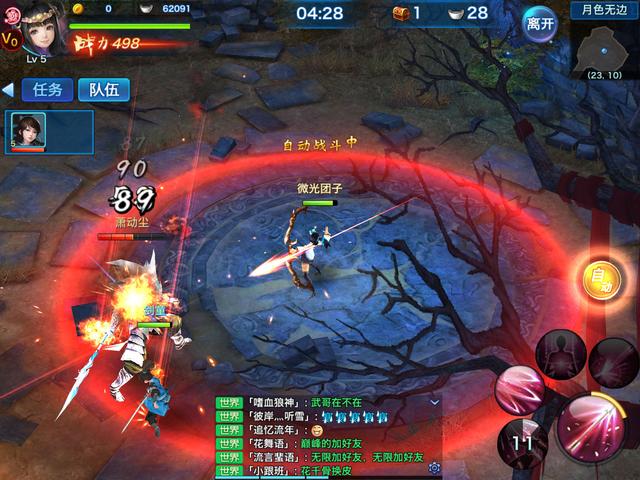Click the treasure chest counter icon
The height and width of the screenshot is (480, 640).
pos(402,13)
